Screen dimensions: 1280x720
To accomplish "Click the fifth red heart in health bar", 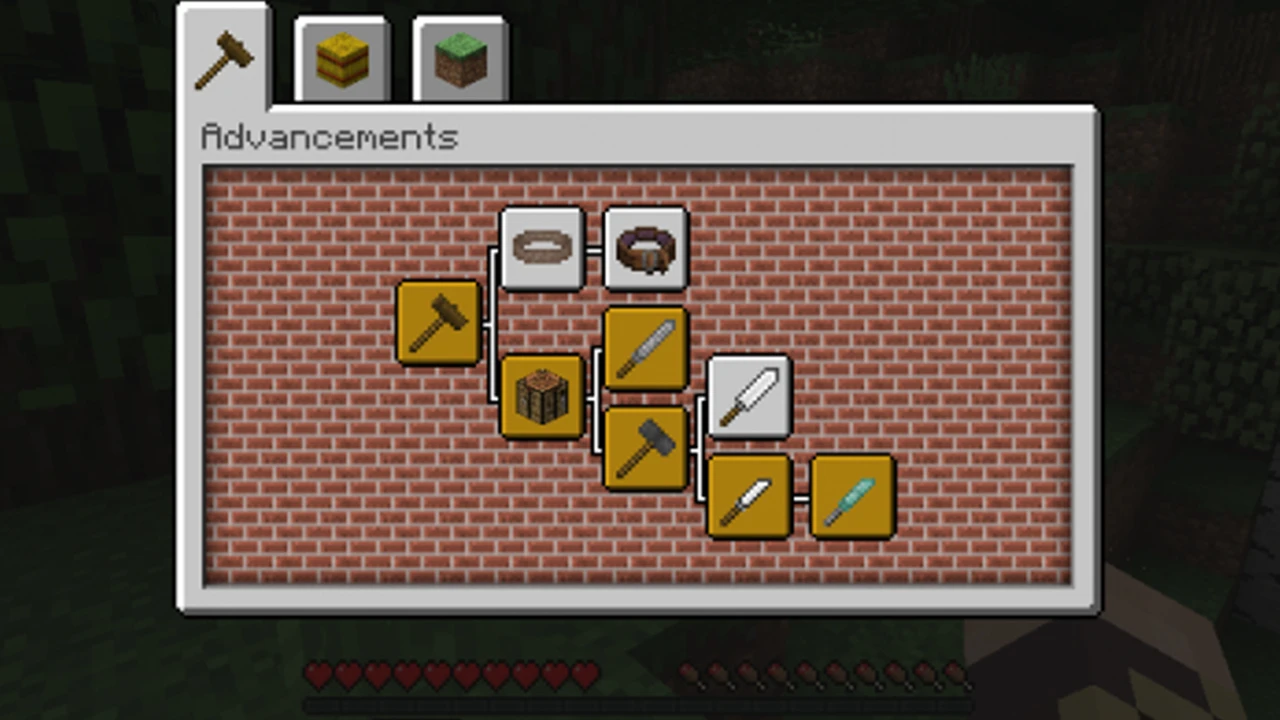I will 436,677.
